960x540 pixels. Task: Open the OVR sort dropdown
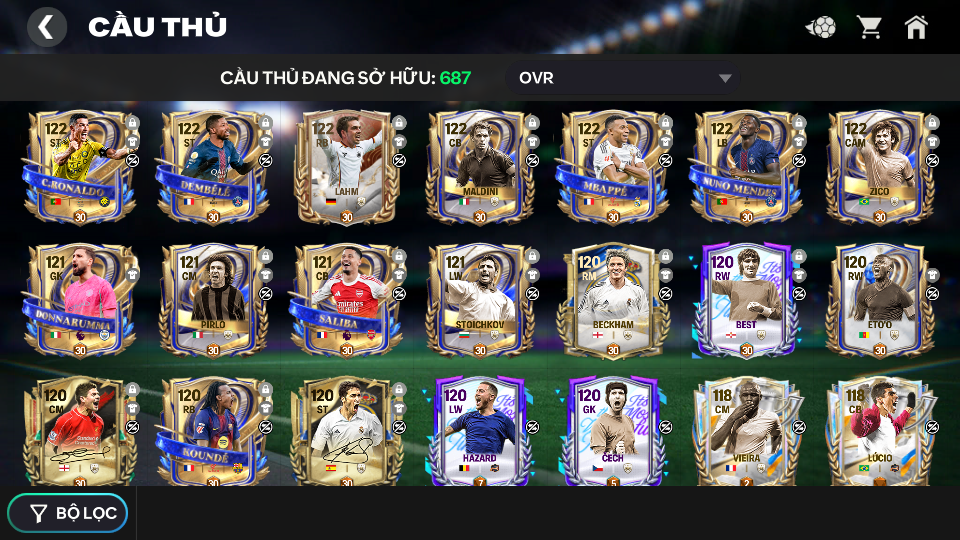click(625, 78)
